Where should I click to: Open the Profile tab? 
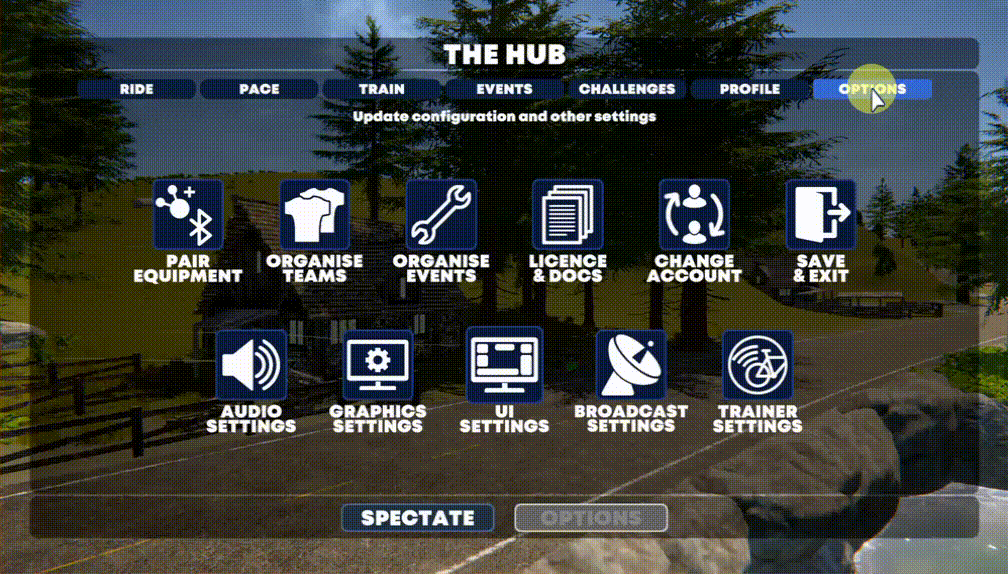750,89
